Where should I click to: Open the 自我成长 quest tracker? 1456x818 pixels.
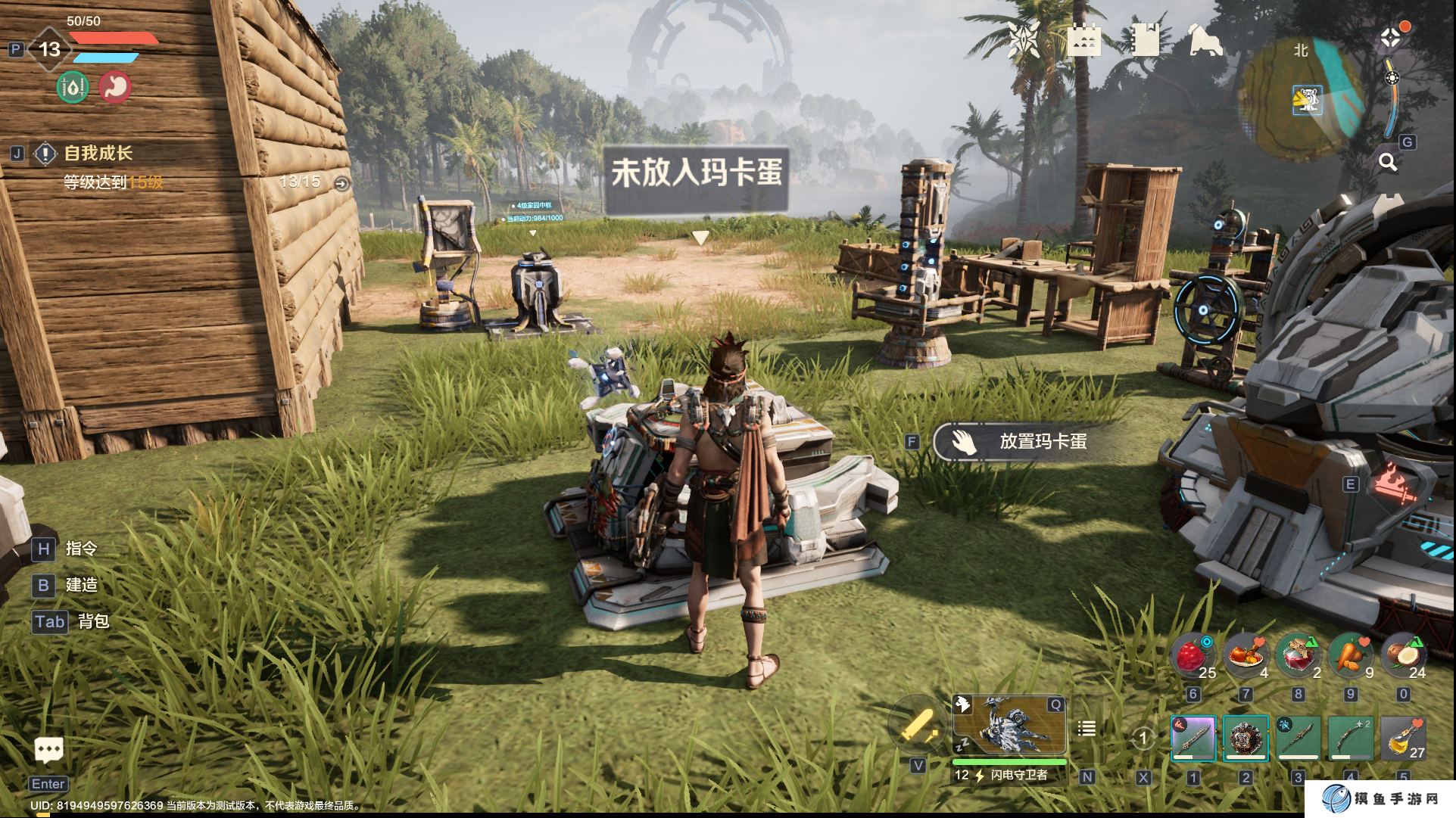coord(98,154)
